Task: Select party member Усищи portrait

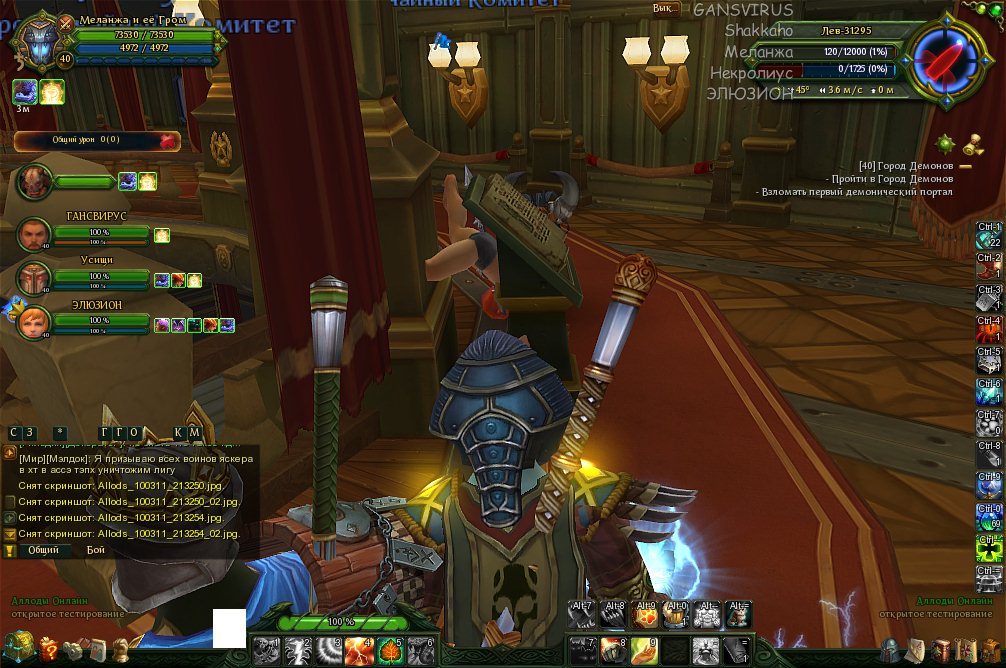Action: coord(33,278)
